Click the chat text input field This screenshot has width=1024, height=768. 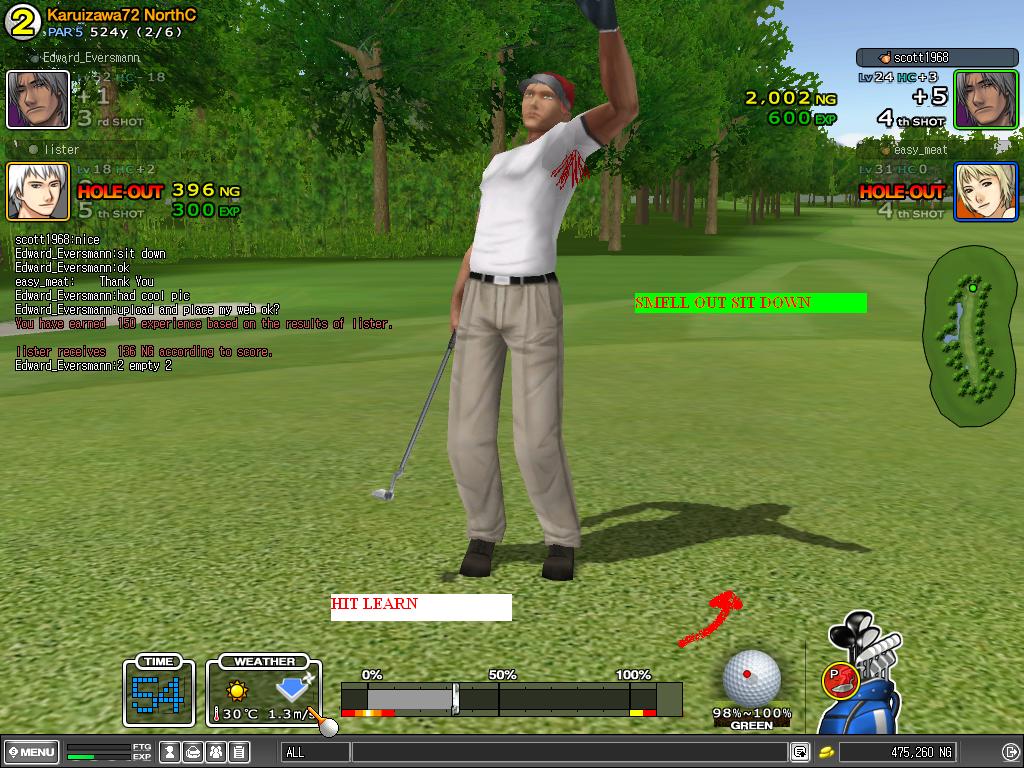[570, 752]
